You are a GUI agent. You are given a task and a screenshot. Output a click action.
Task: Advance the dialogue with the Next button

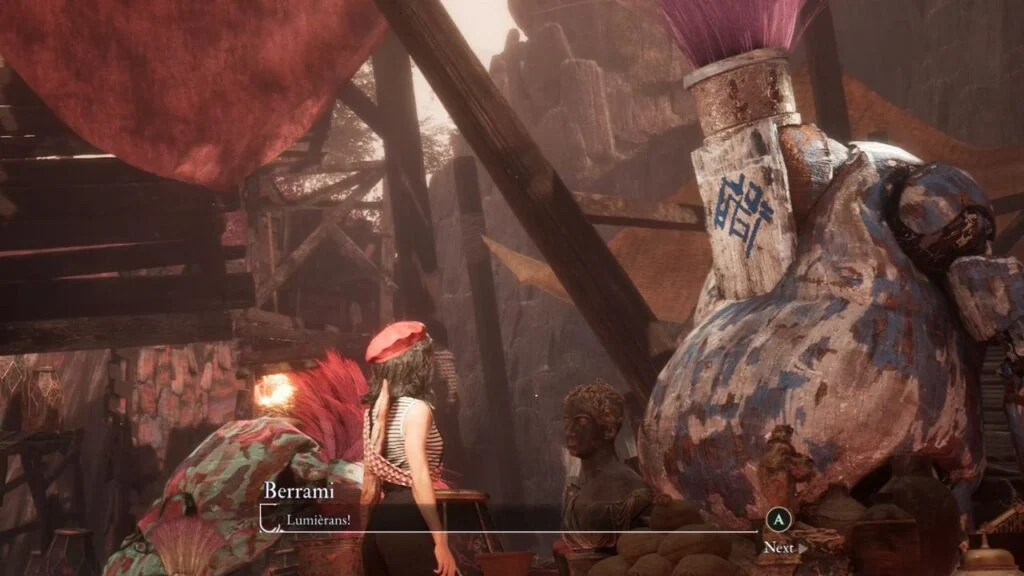(x=783, y=547)
